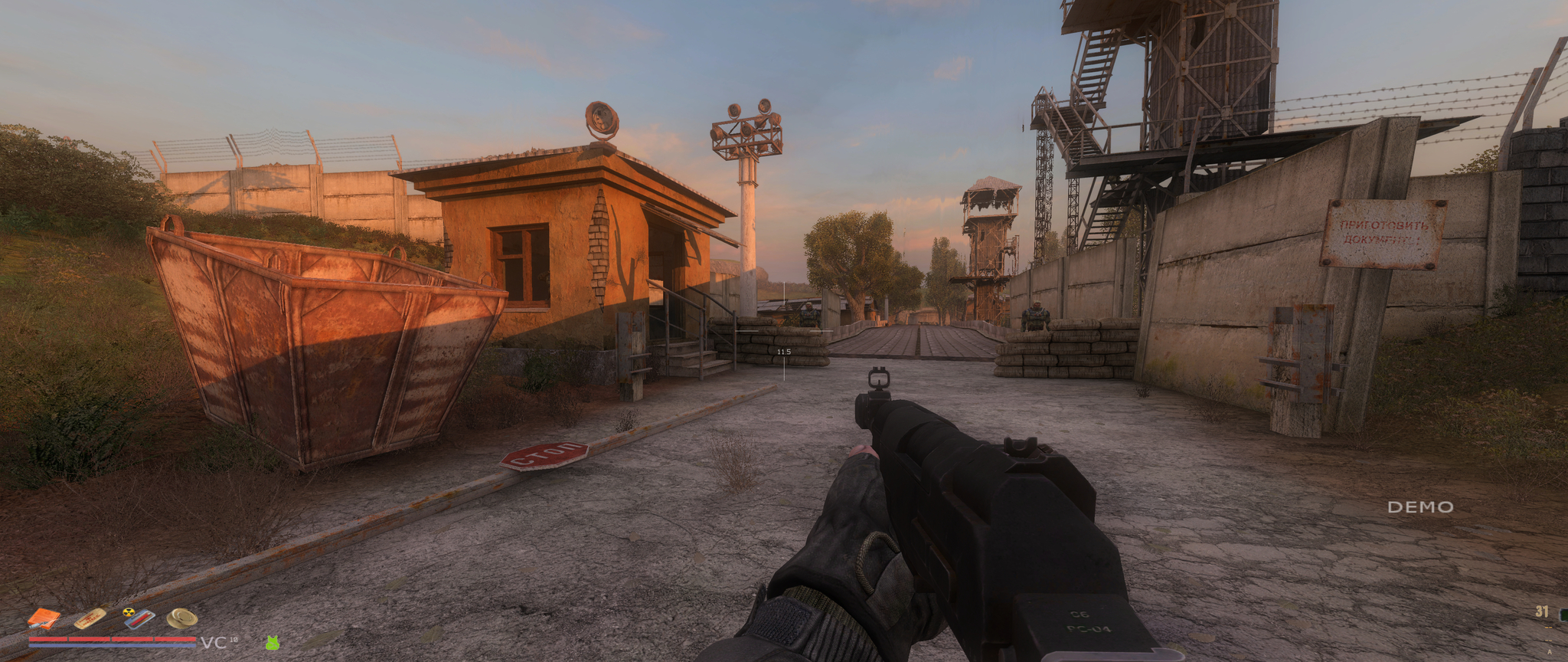This screenshot has height=662, width=1568.
Task: Select the round canned food quick slot
Action: point(182,618)
